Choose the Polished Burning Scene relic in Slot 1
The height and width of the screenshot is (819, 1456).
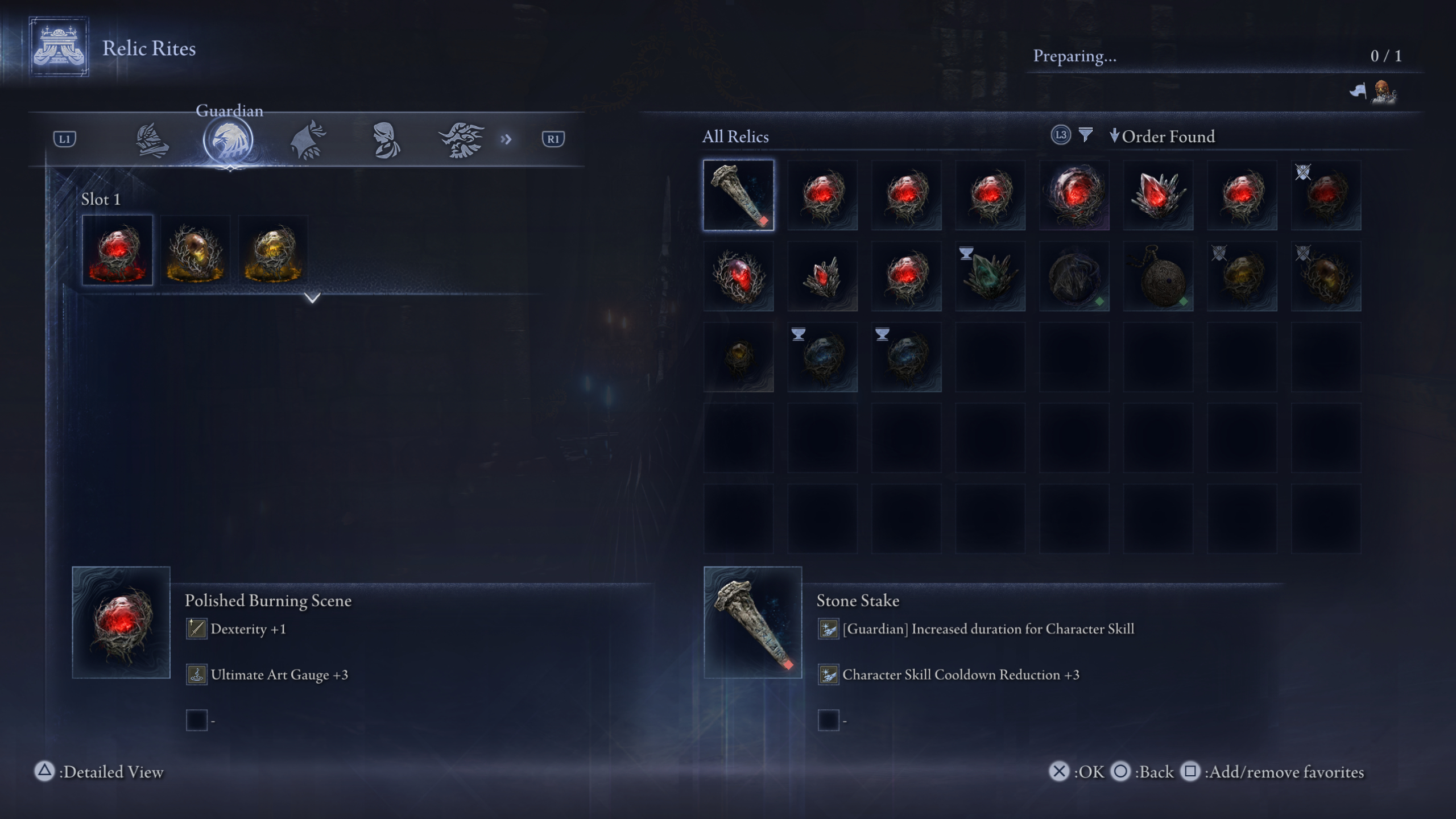(118, 250)
